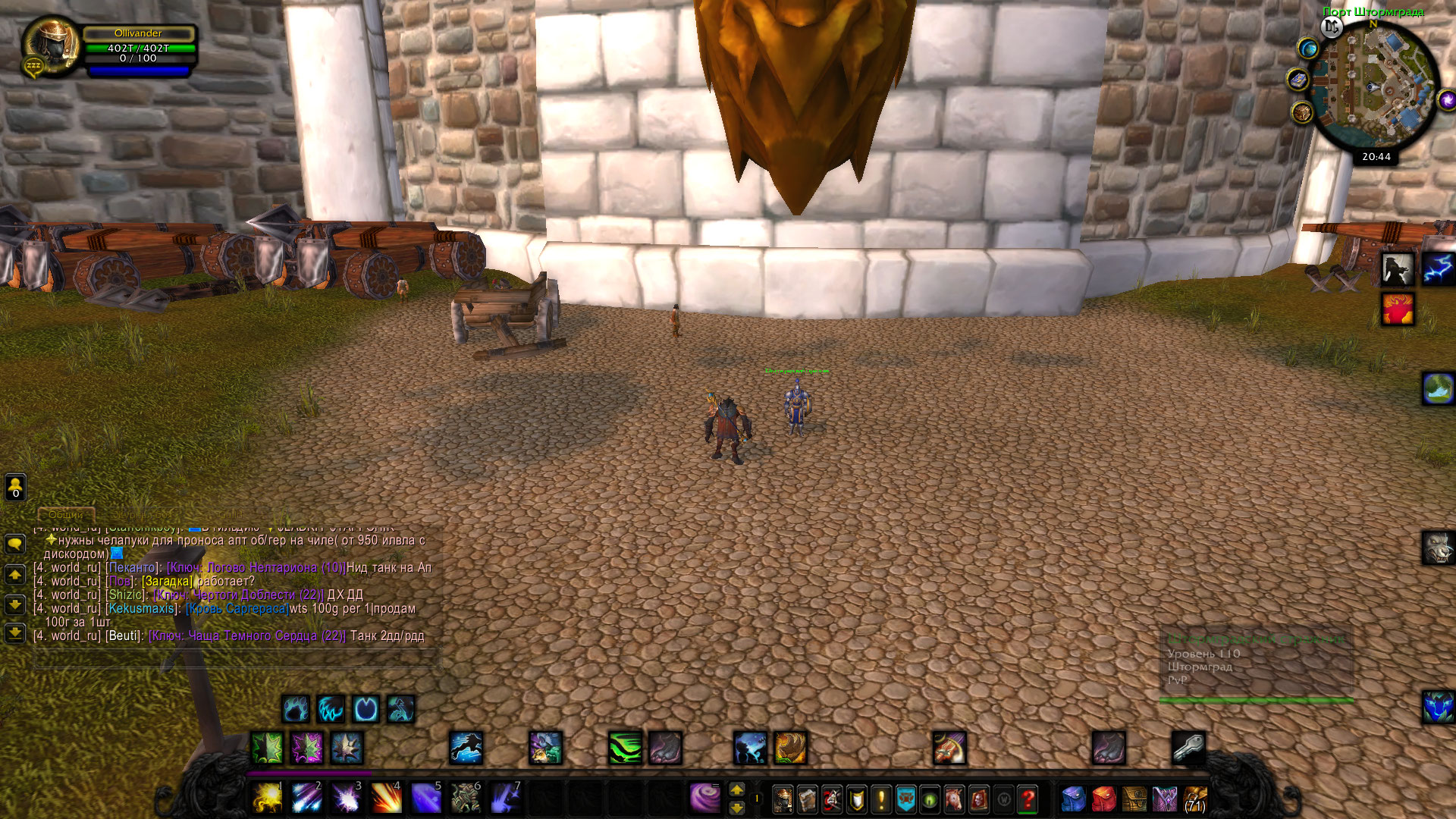Viewport: 1456px width, 819px height.
Task: Open the red question mark help button
Action: pos(1028,799)
